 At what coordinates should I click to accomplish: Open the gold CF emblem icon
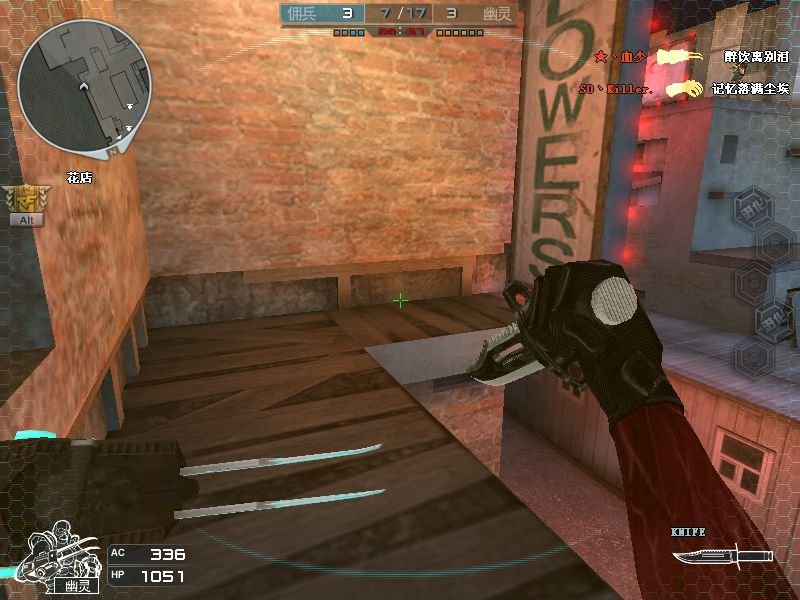(26, 199)
